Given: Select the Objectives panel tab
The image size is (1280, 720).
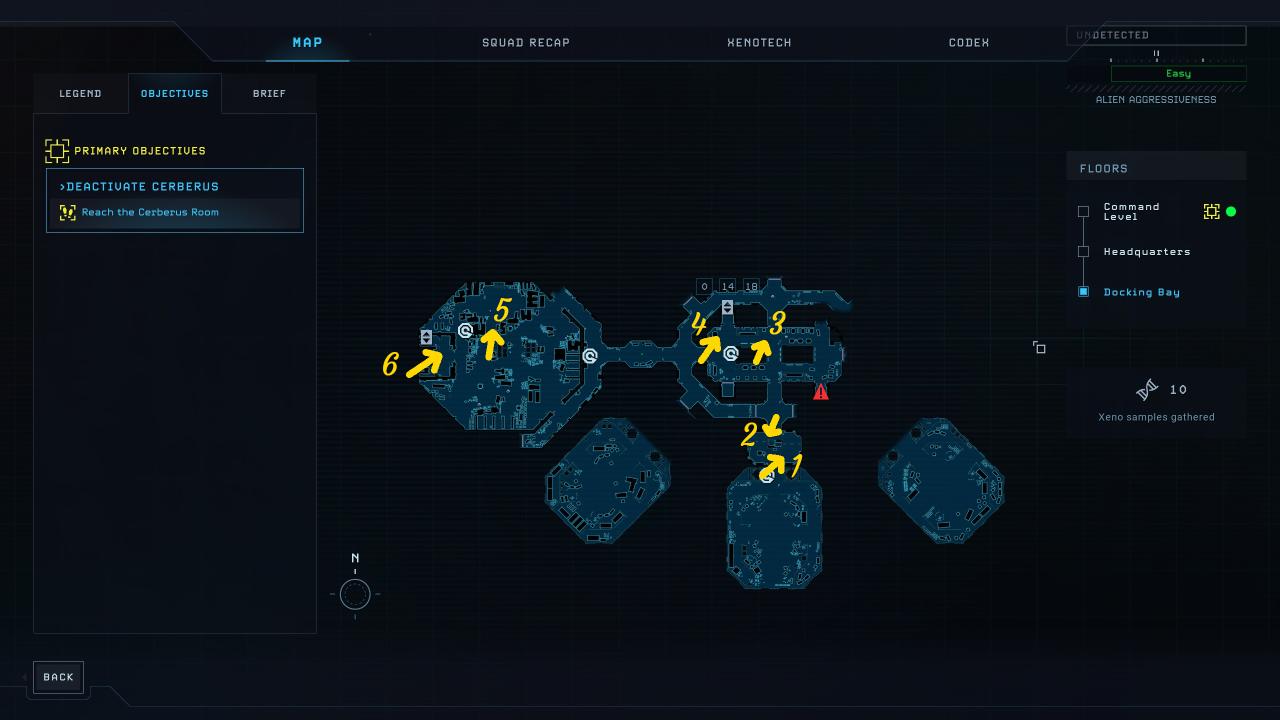Looking at the screenshot, I should [174, 94].
